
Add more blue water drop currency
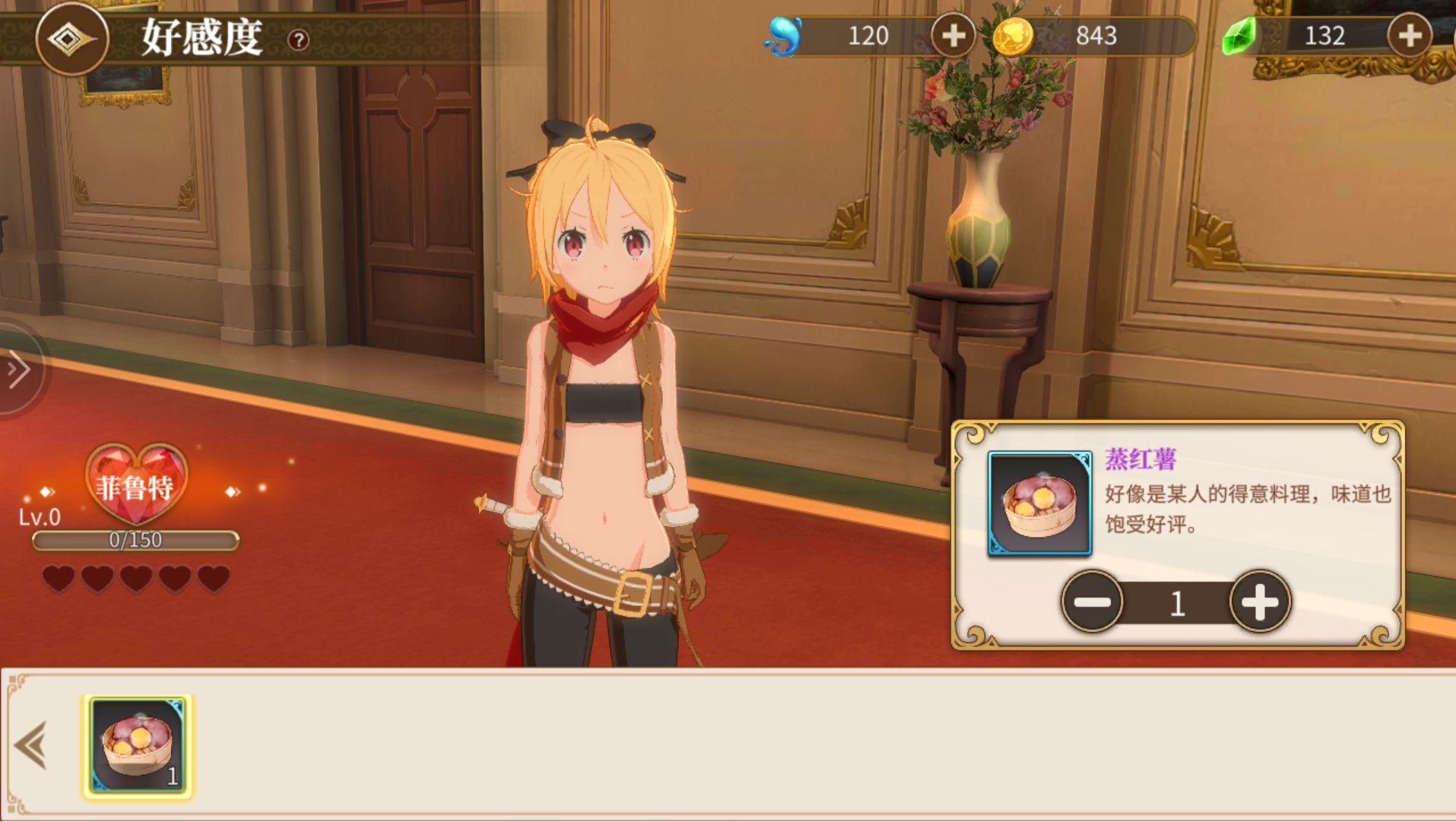(x=953, y=35)
